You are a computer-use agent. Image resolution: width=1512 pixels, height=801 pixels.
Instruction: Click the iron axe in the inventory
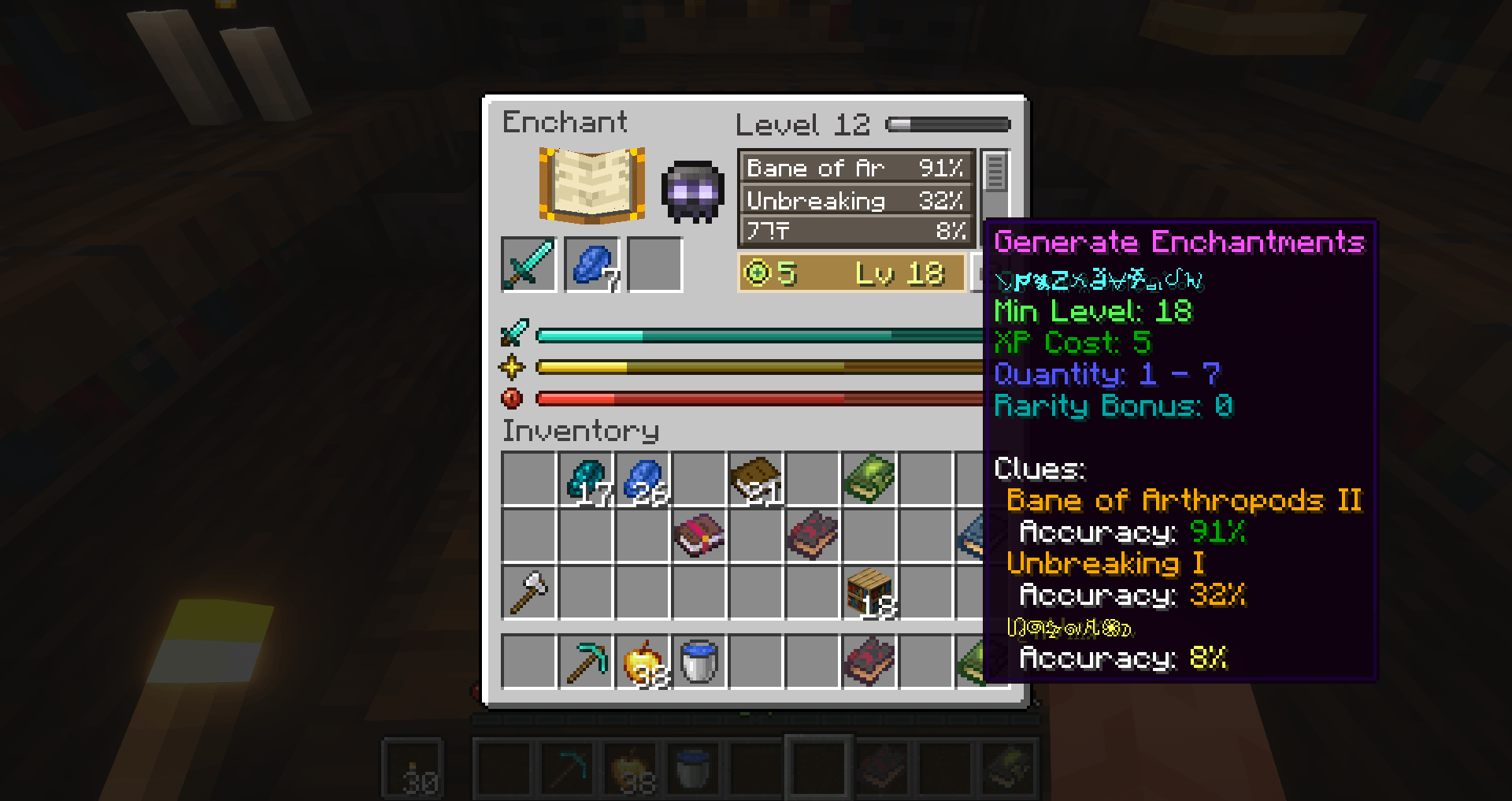(528, 592)
